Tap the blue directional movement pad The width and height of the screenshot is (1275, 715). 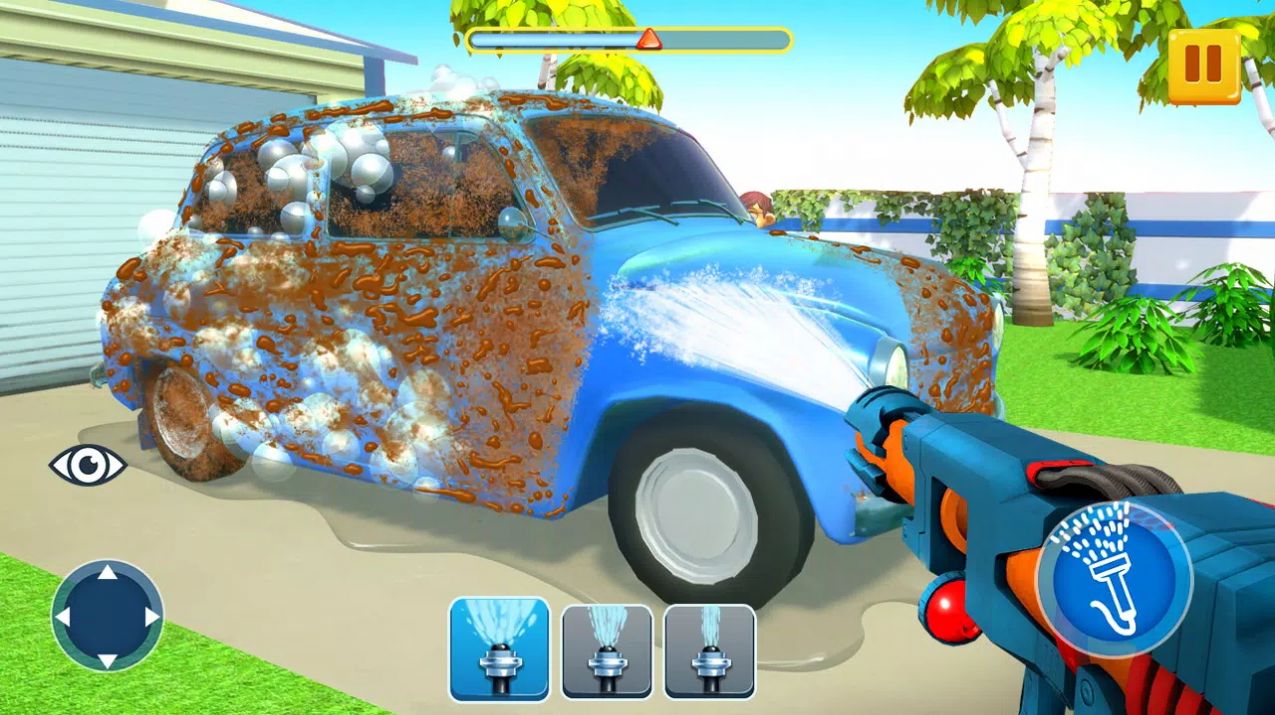pyautogui.click(x=107, y=615)
